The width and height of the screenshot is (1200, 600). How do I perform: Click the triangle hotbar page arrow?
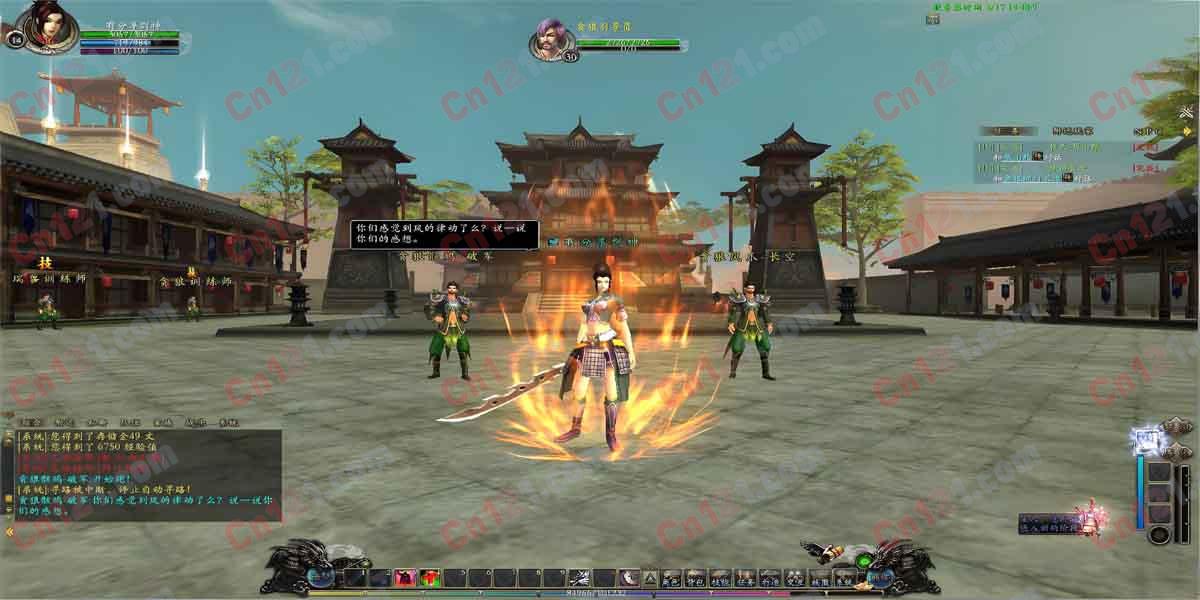[x=650, y=577]
